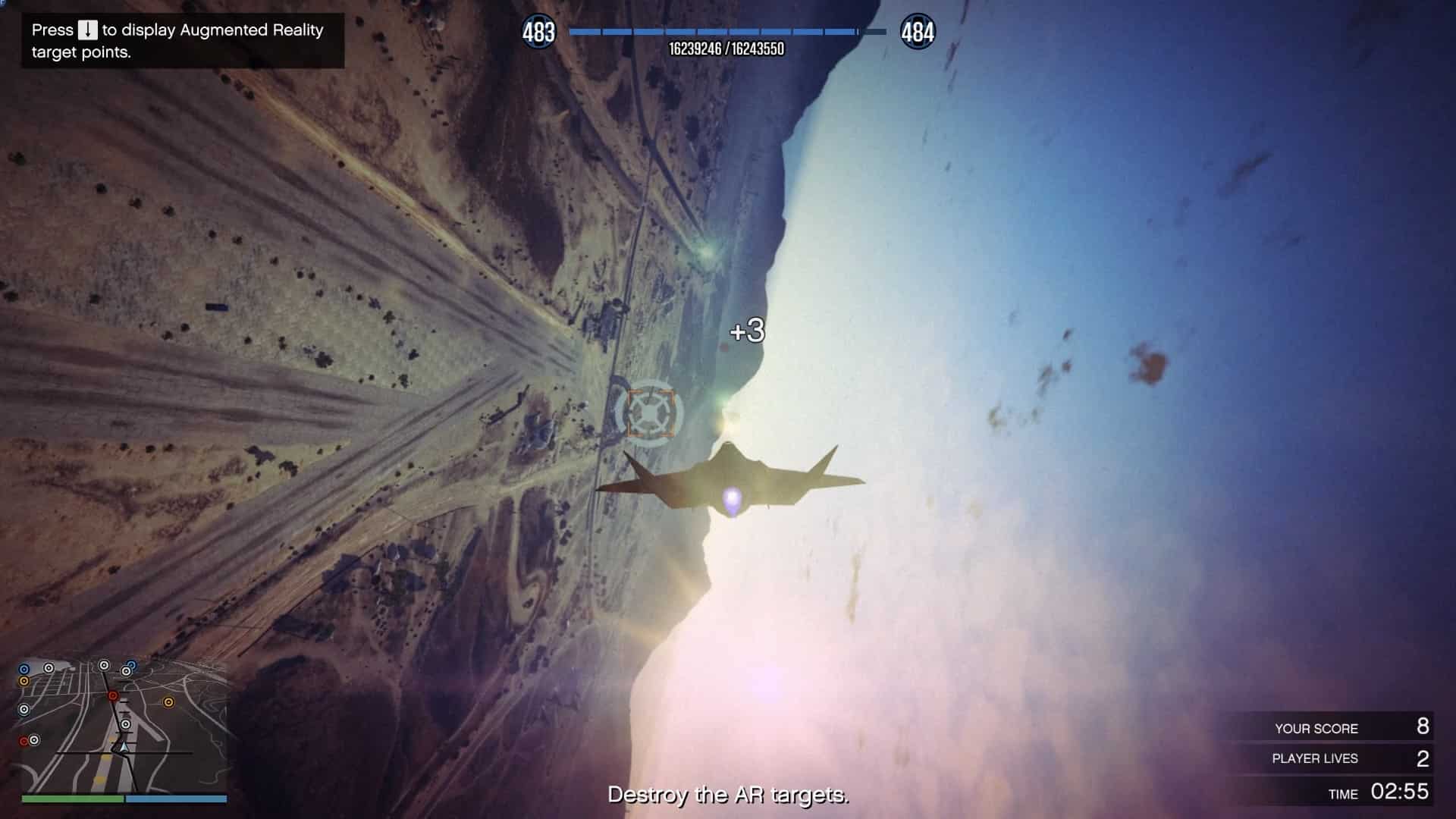Image resolution: width=1456 pixels, height=819 pixels.
Task: Select the current rank 483 globe badge
Action: [538, 32]
